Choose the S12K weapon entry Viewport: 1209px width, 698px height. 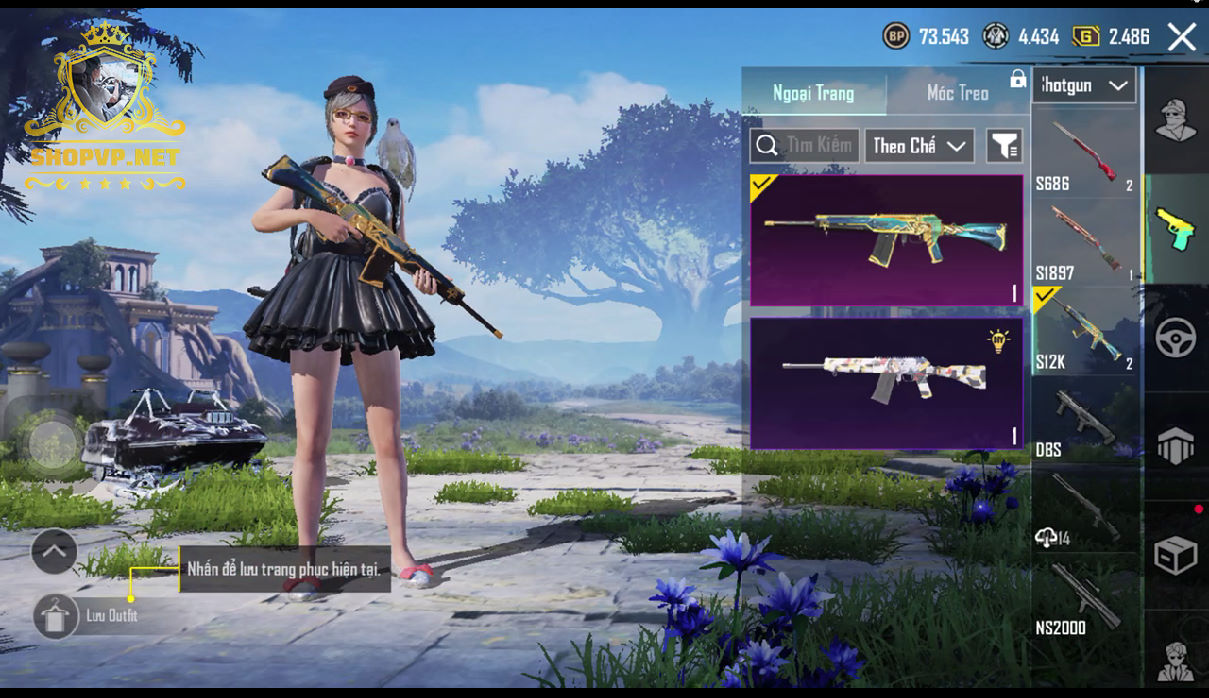[x=1085, y=331]
